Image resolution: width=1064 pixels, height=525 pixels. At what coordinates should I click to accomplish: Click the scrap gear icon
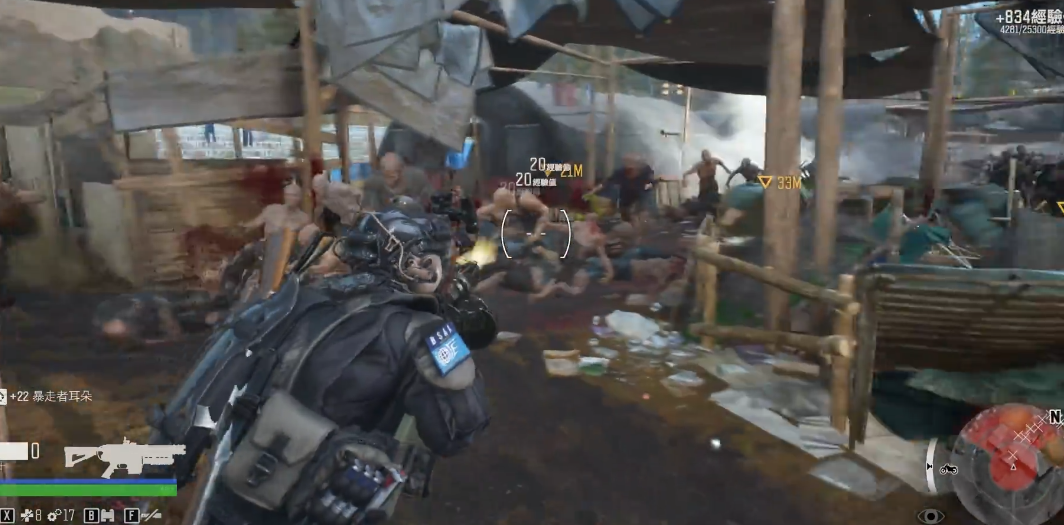click(53, 516)
